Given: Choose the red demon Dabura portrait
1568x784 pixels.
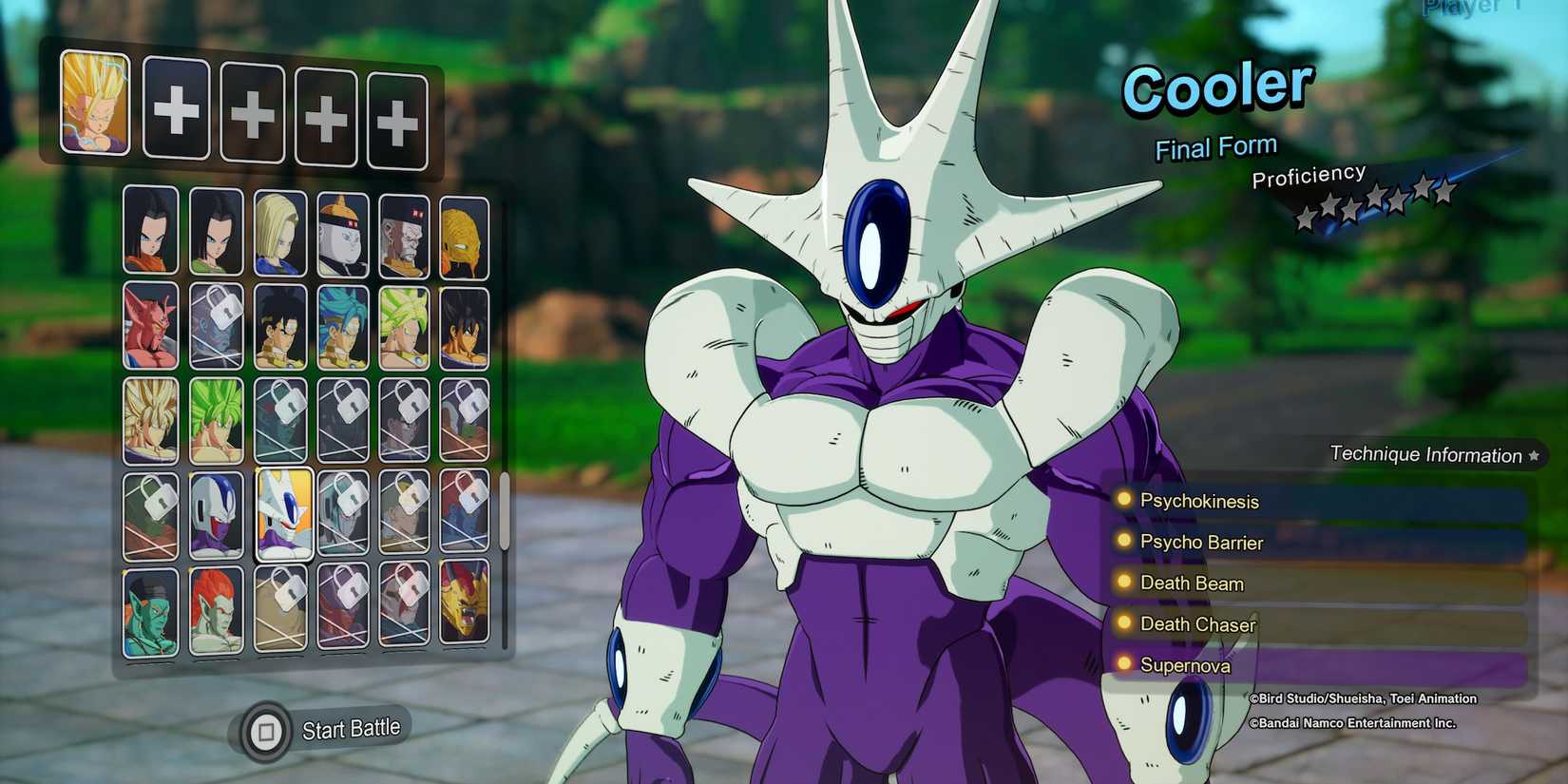Looking at the screenshot, I should [x=150, y=325].
